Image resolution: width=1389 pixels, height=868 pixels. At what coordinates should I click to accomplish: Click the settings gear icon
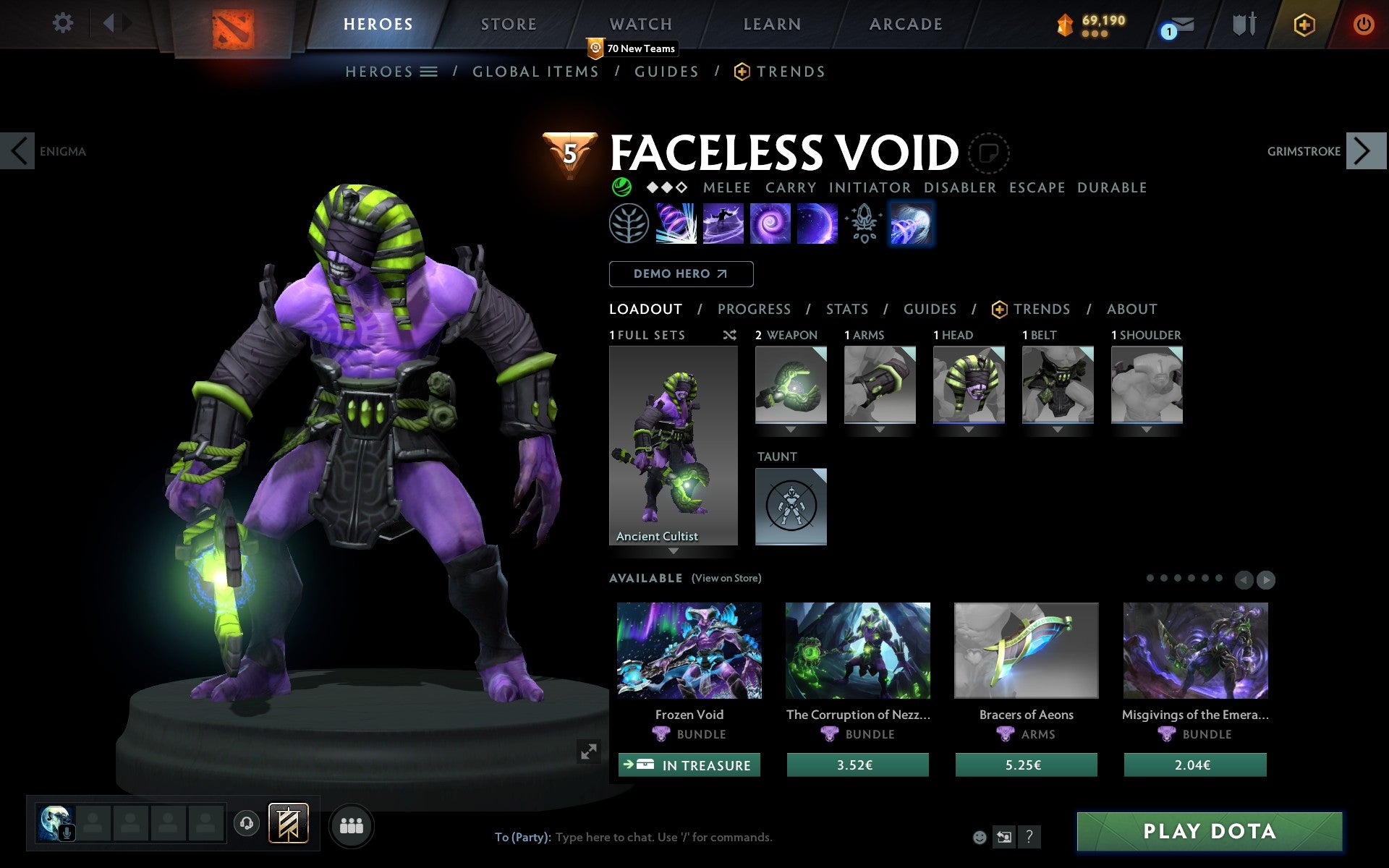tap(64, 24)
